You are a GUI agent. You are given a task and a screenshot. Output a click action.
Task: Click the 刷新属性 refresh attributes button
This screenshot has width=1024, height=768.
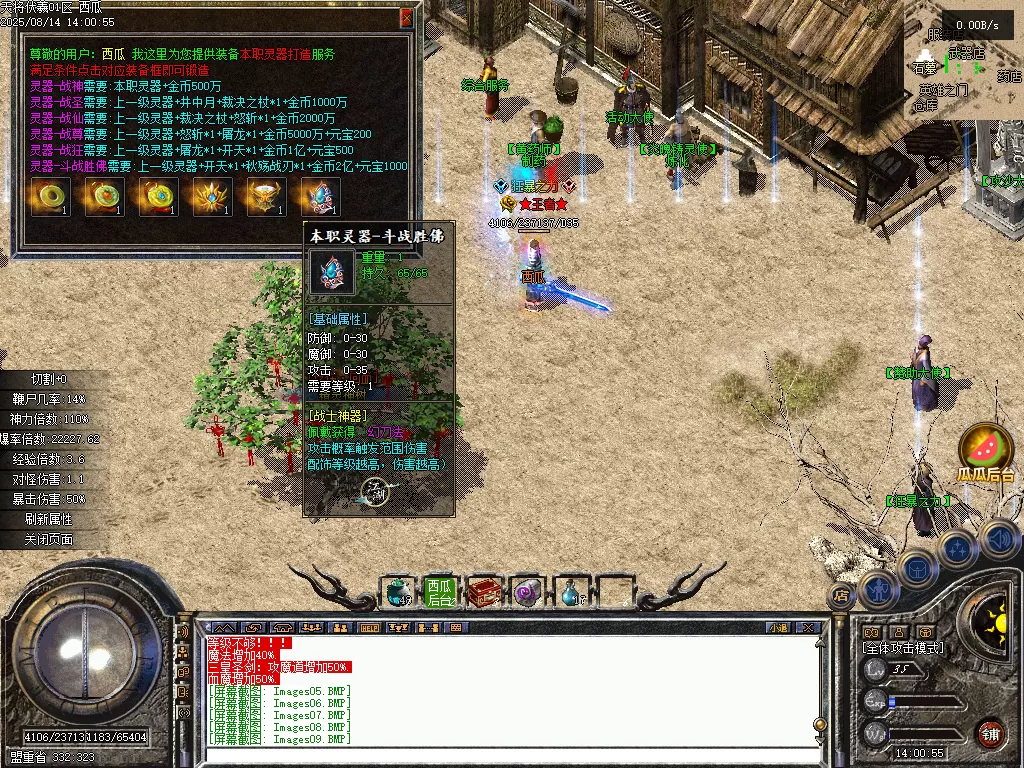(49, 519)
